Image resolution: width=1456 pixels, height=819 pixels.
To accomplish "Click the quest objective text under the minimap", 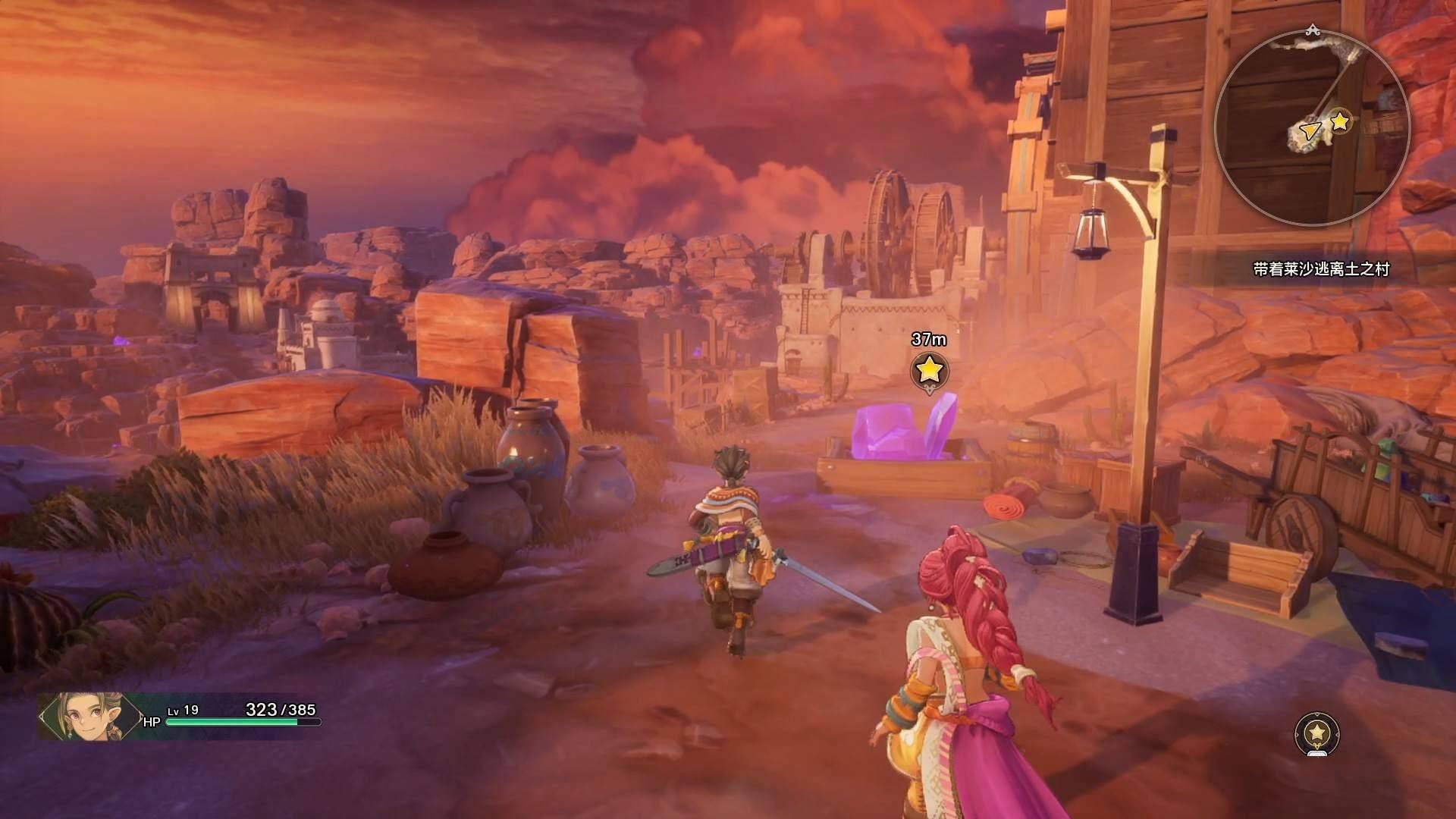I will [1321, 269].
